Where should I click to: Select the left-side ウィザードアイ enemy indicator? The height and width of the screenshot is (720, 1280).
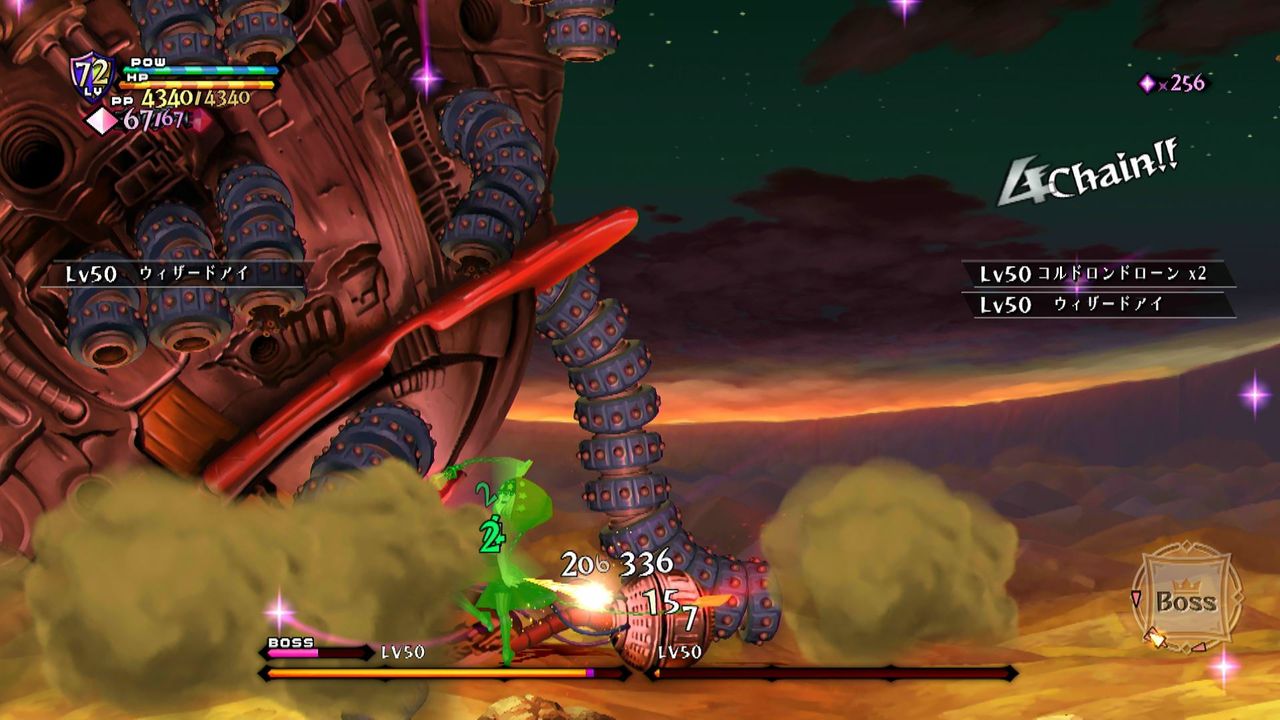(173, 274)
